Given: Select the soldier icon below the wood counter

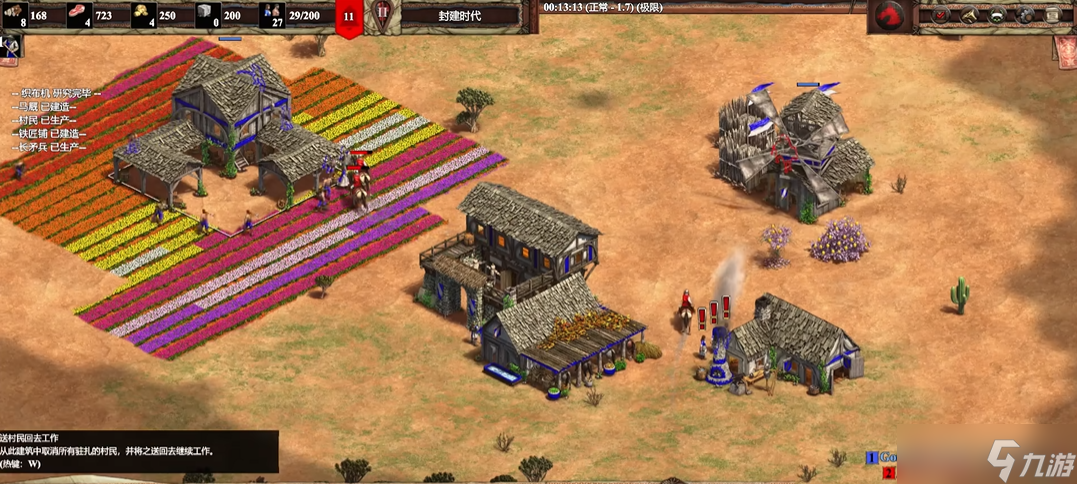Looking at the screenshot, I should (x=11, y=45).
